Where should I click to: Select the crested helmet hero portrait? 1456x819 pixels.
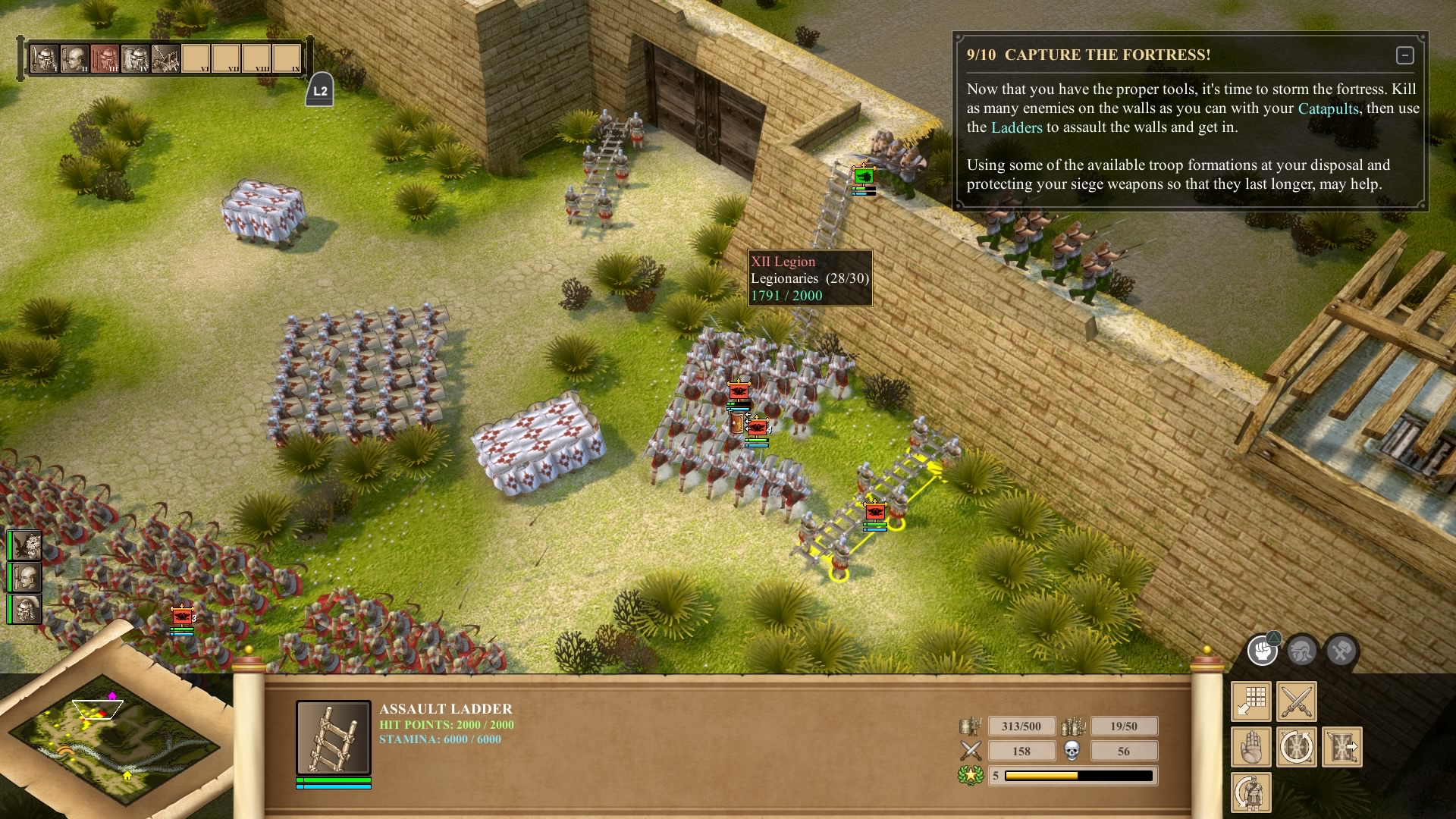26,610
